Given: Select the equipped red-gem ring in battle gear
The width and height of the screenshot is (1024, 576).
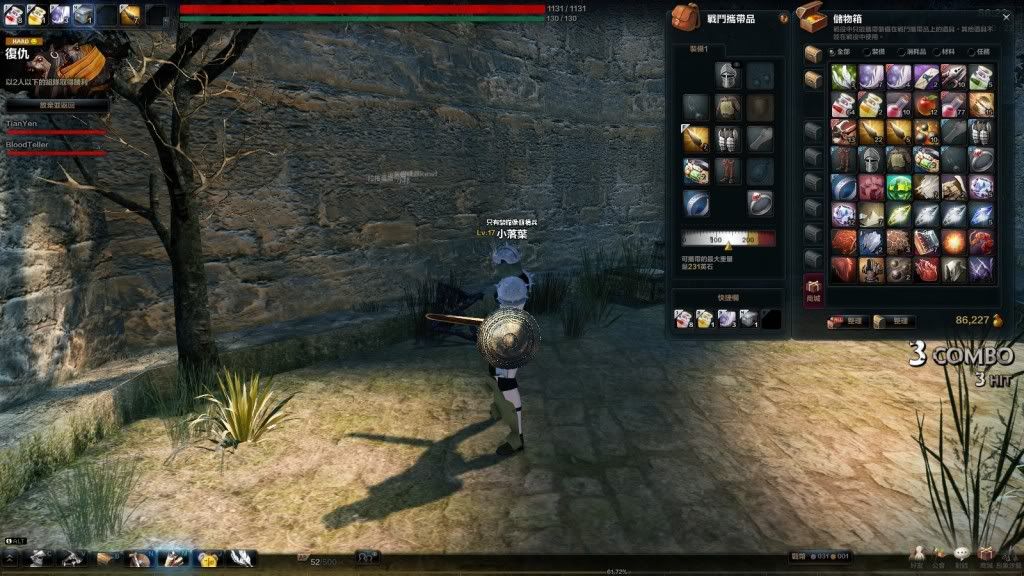Looking at the screenshot, I should [x=760, y=203].
